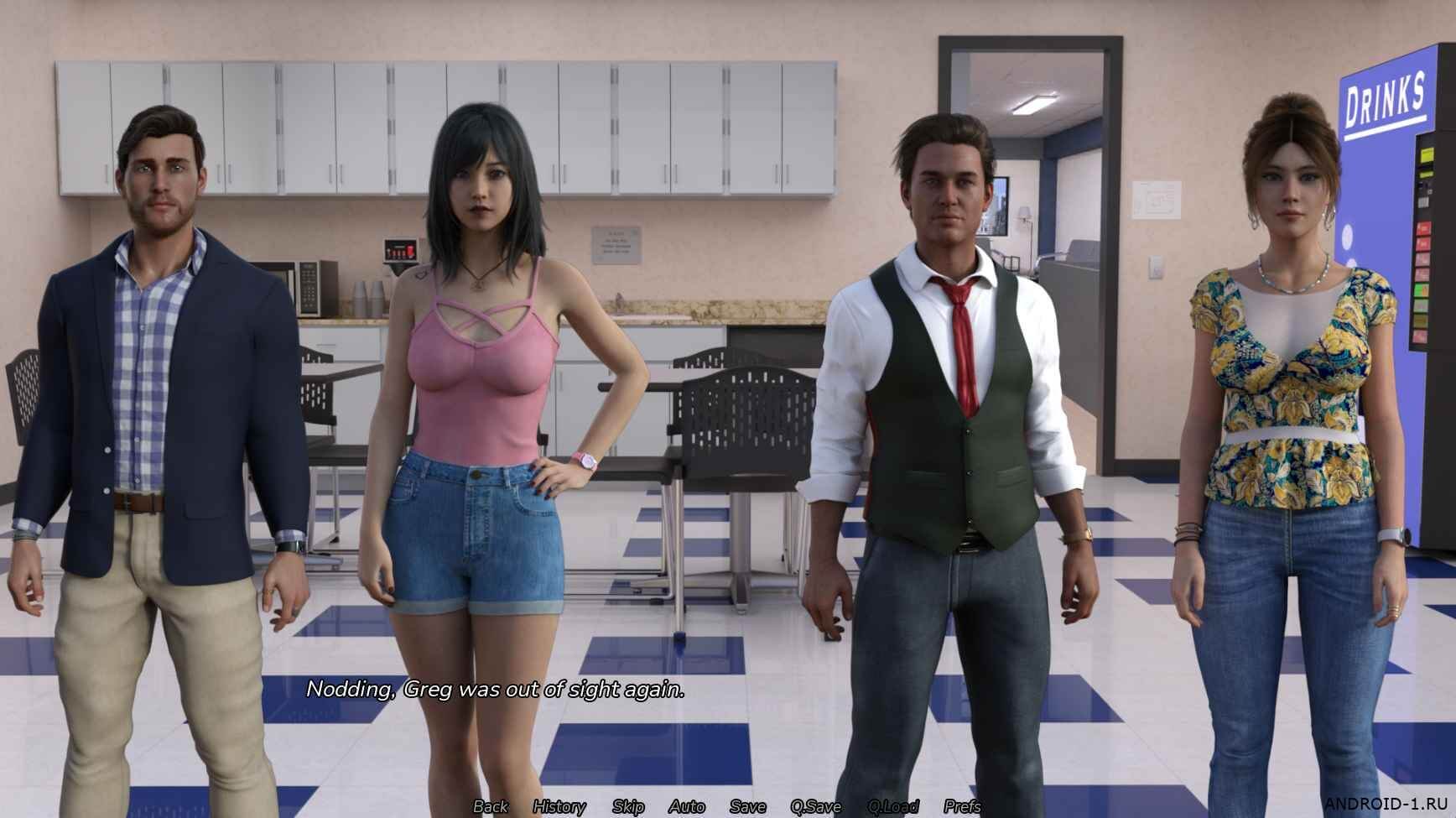The width and height of the screenshot is (1456, 818).
Task: Quick save with Q.Save
Action: (815, 806)
